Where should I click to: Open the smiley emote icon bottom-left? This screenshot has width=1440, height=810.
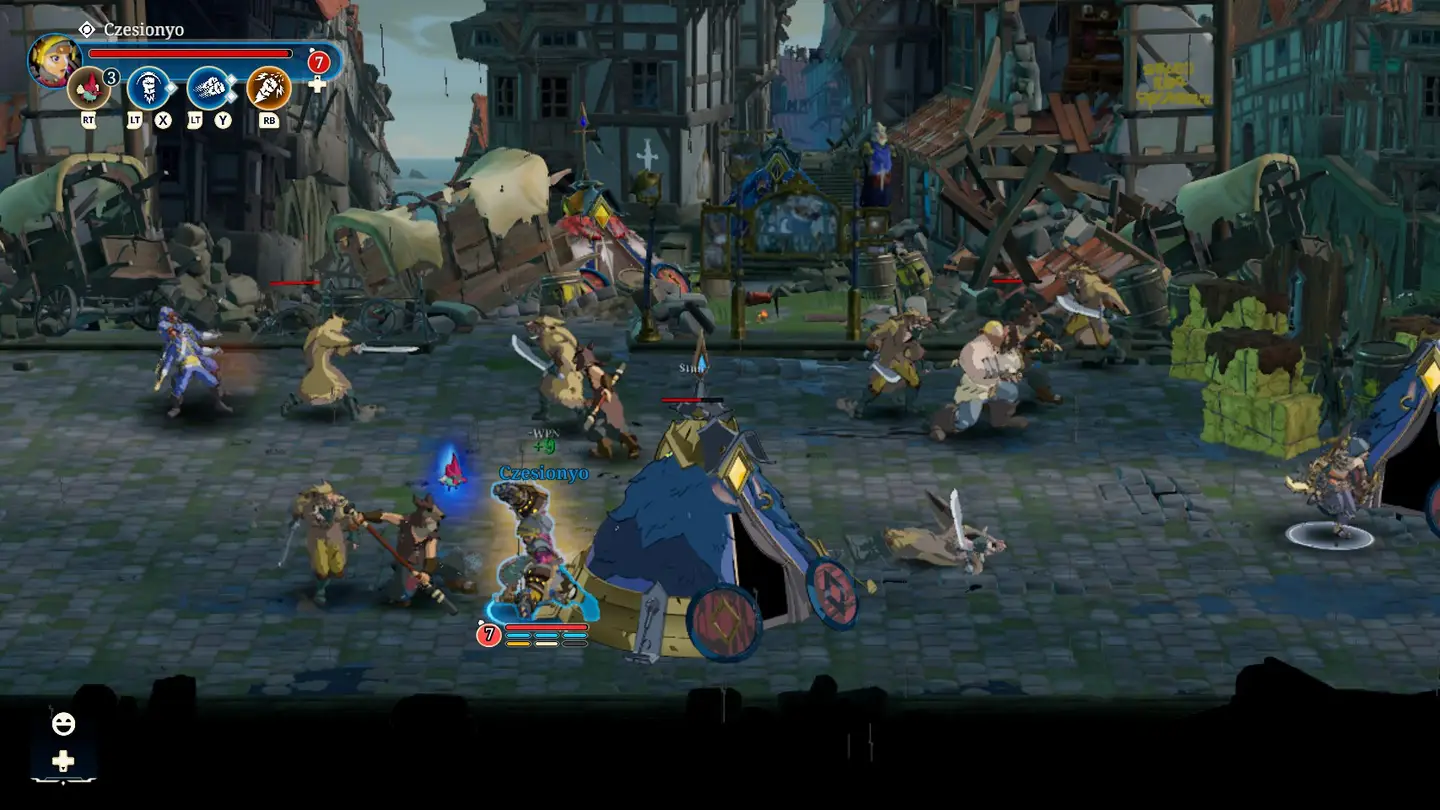pyautogui.click(x=63, y=723)
